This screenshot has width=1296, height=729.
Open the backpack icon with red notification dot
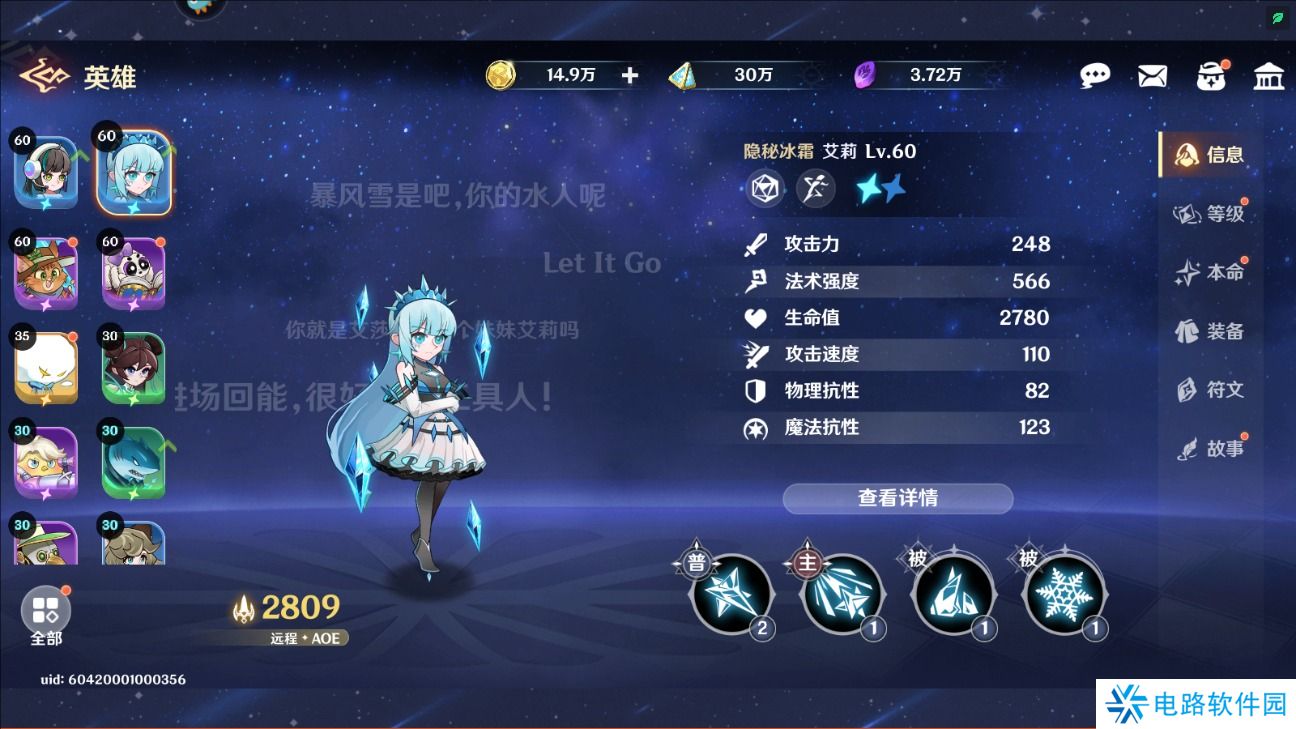coord(1212,74)
